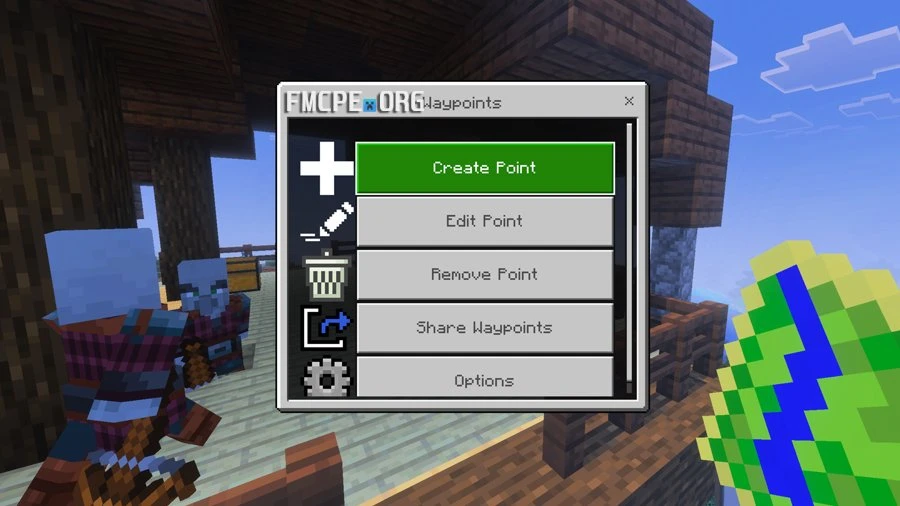This screenshot has height=506, width=900.
Task: Click the Share Waypoints button
Action: click(x=484, y=327)
